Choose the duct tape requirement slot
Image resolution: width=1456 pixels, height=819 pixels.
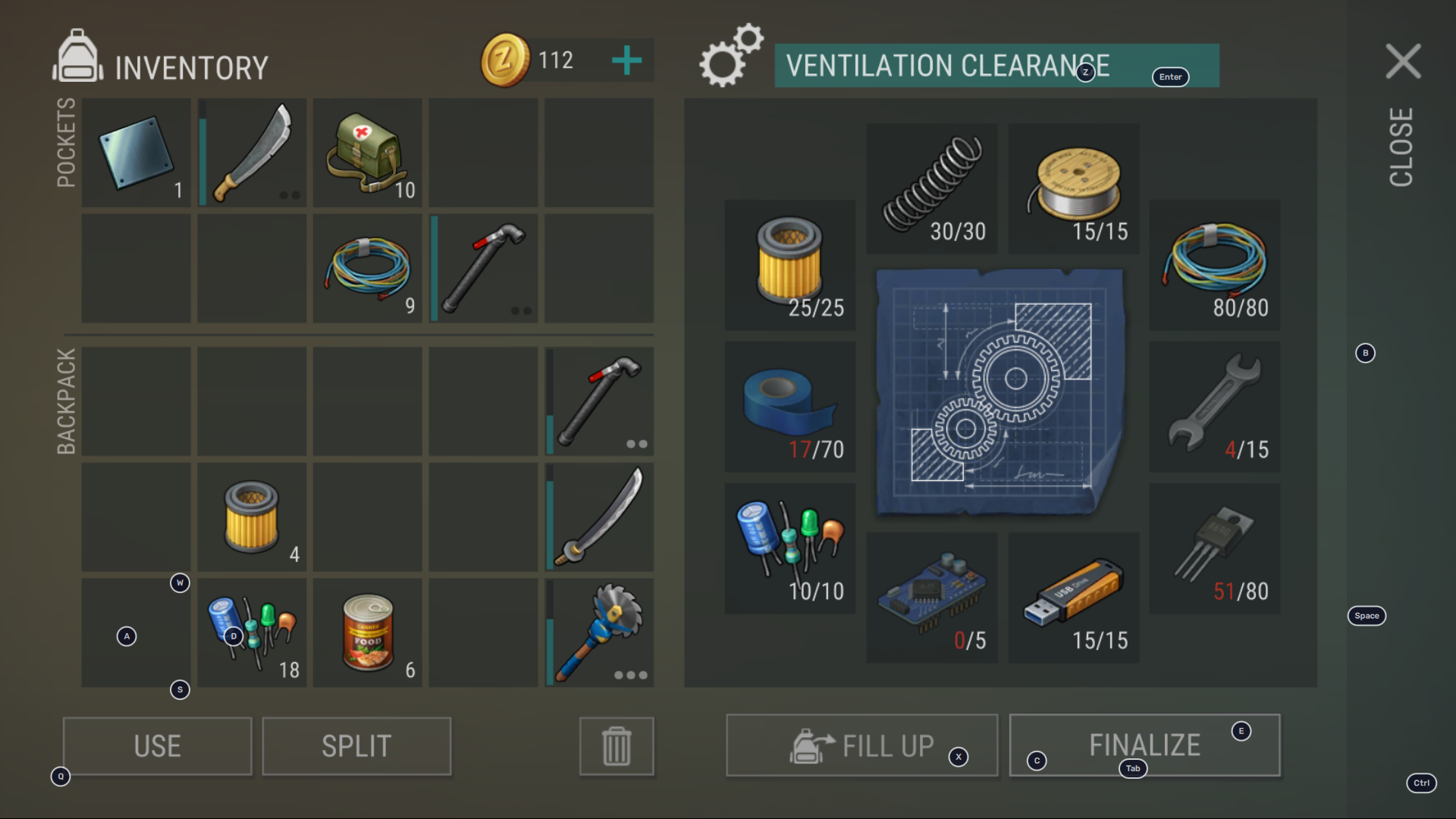tap(789, 406)
